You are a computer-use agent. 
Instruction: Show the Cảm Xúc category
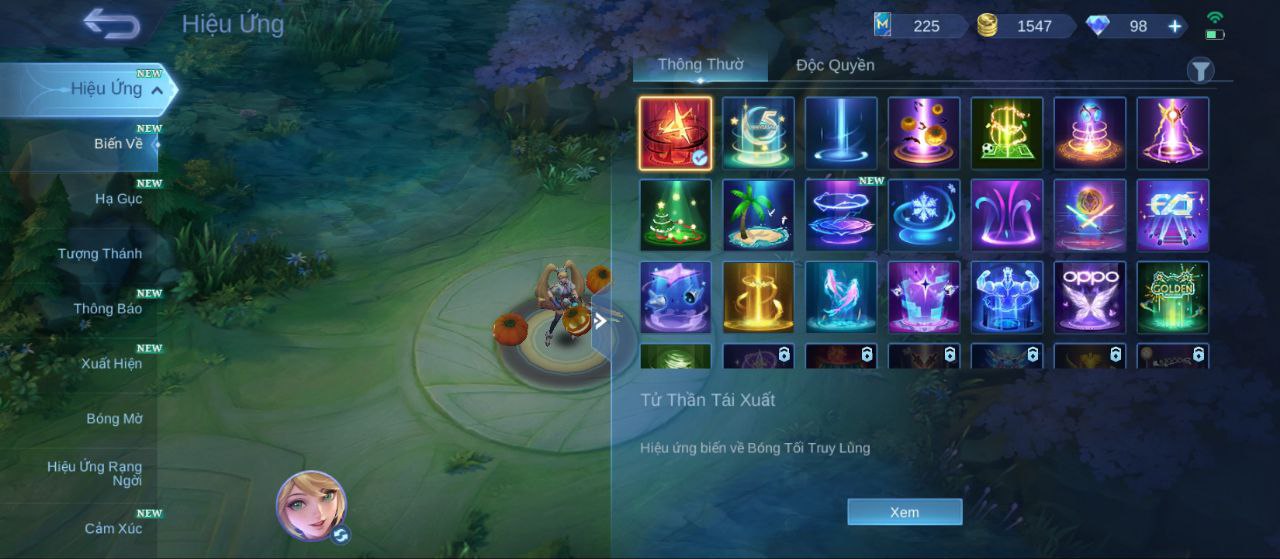click(x=113, y=529)
